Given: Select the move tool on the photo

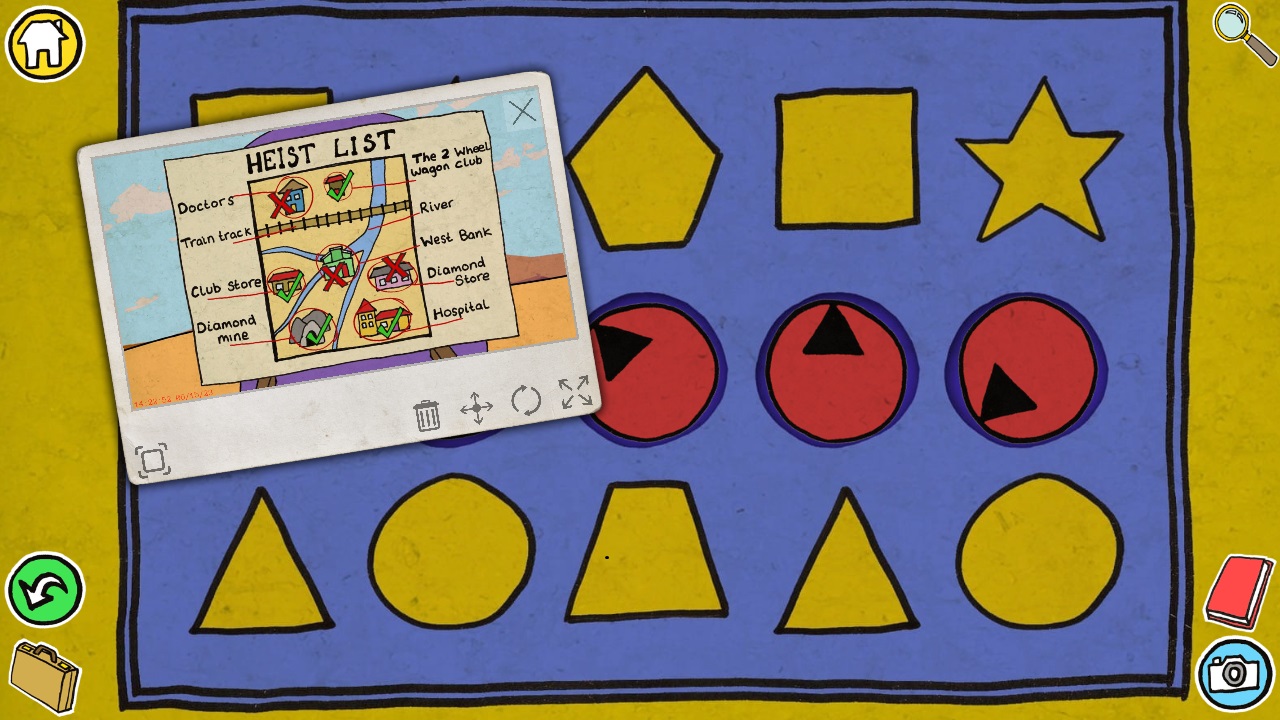Looking at the screenshot, I should coord(478,407).
